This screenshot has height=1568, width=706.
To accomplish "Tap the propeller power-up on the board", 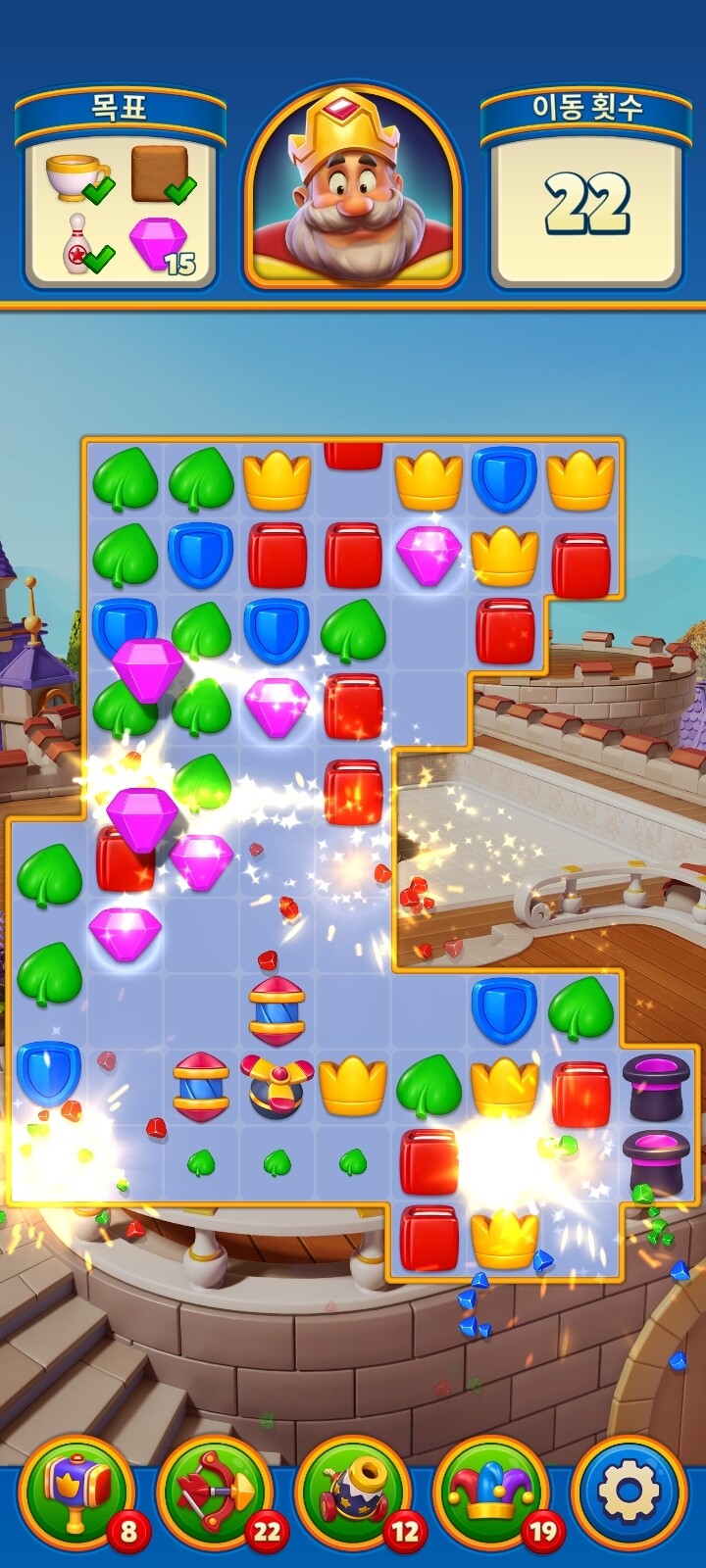I will click(x=277, y=1086).
